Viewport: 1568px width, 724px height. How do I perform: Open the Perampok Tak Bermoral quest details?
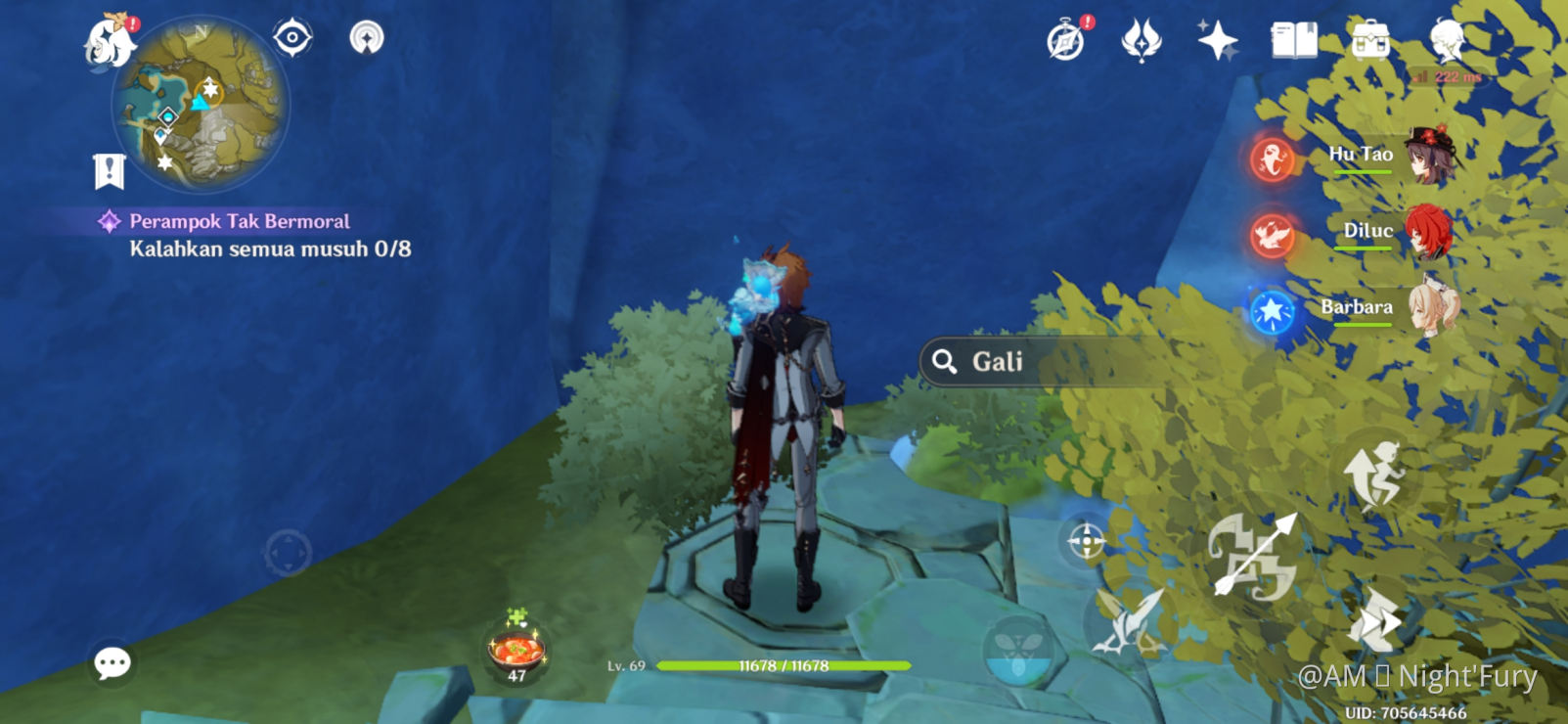[238, 221]
